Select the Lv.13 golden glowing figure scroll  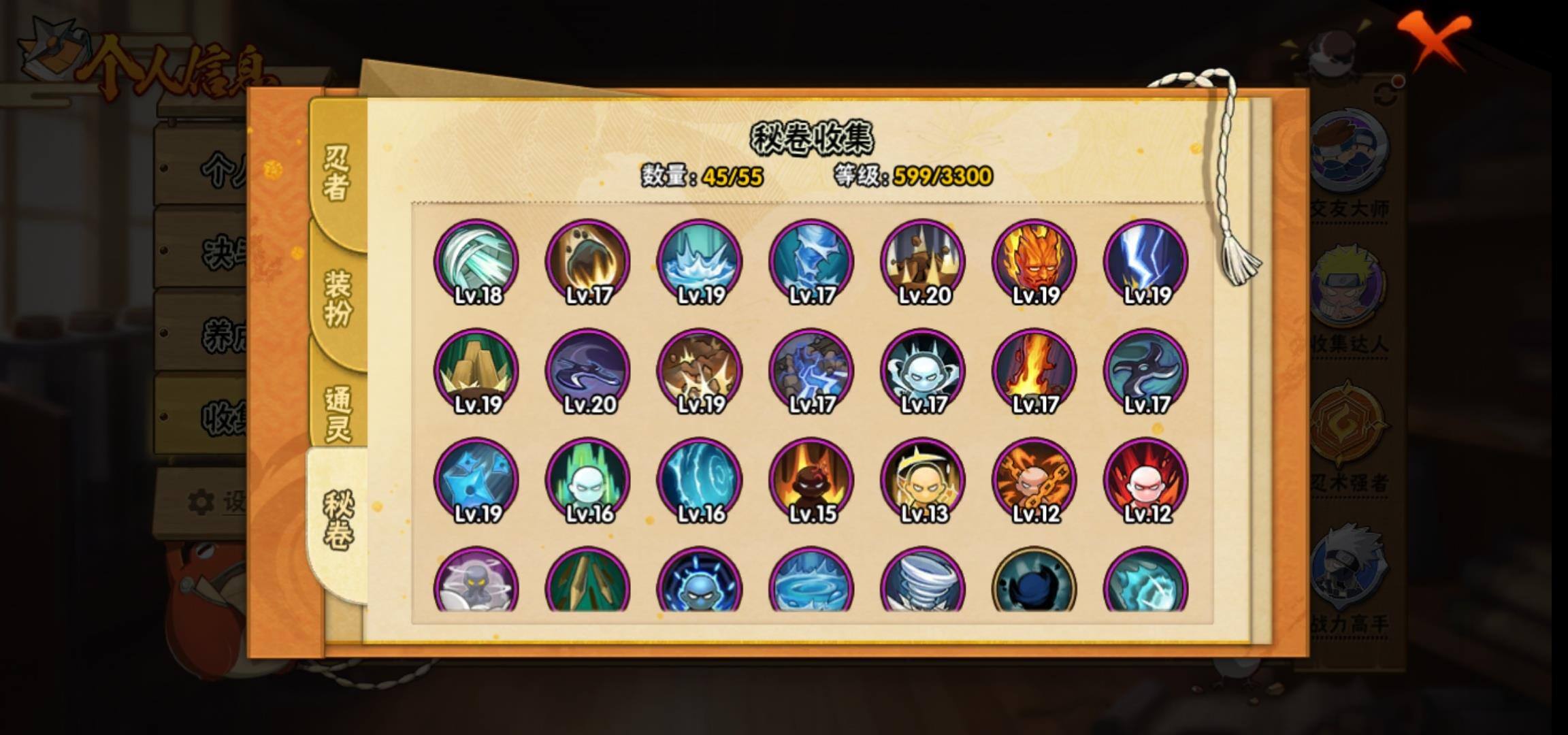923,480
